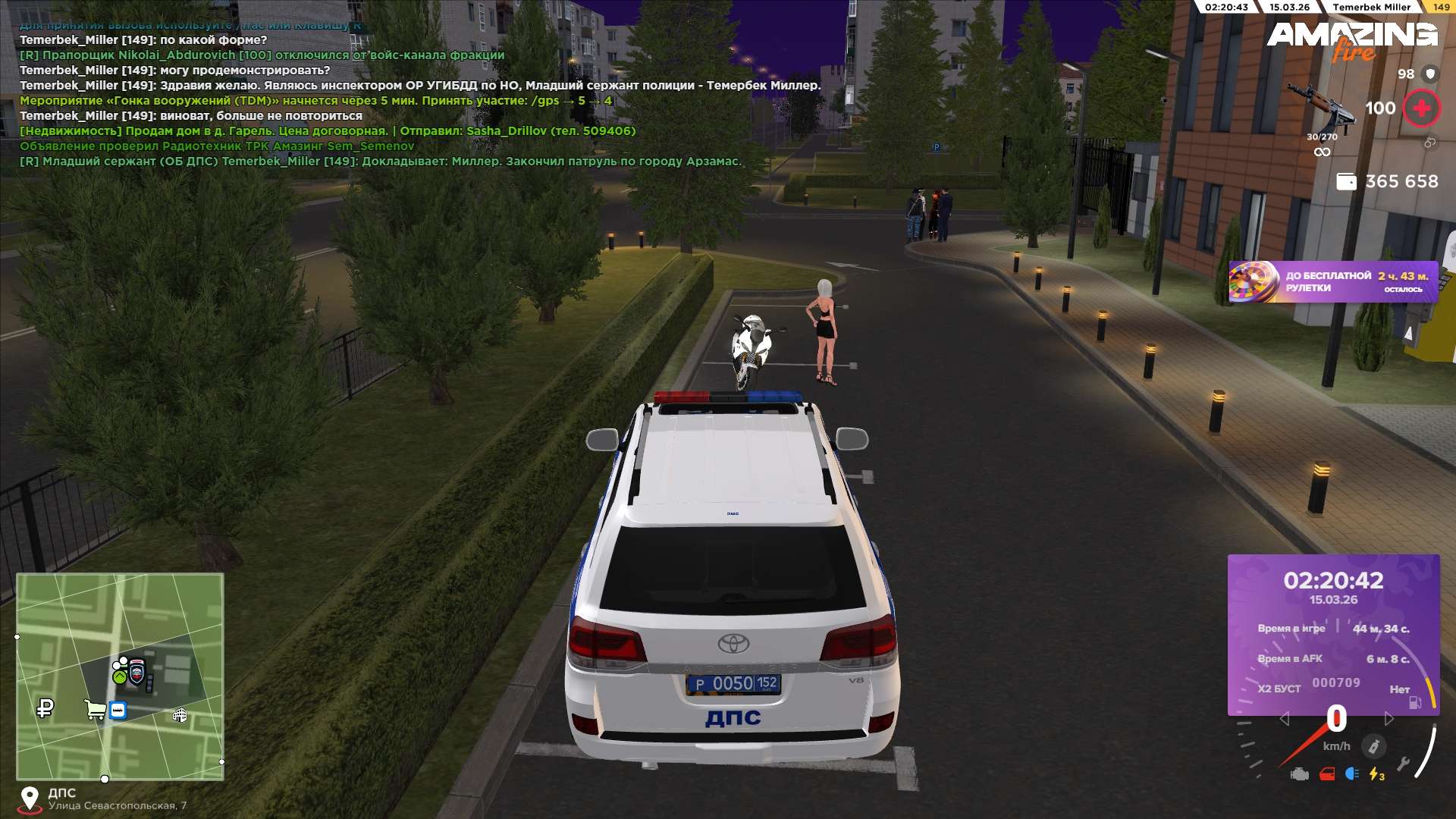Image resolution: width=1456 pixels, height=819 pixels.
Task: Click the fuel canister icon by speedometer
Action: (1373, 747)
